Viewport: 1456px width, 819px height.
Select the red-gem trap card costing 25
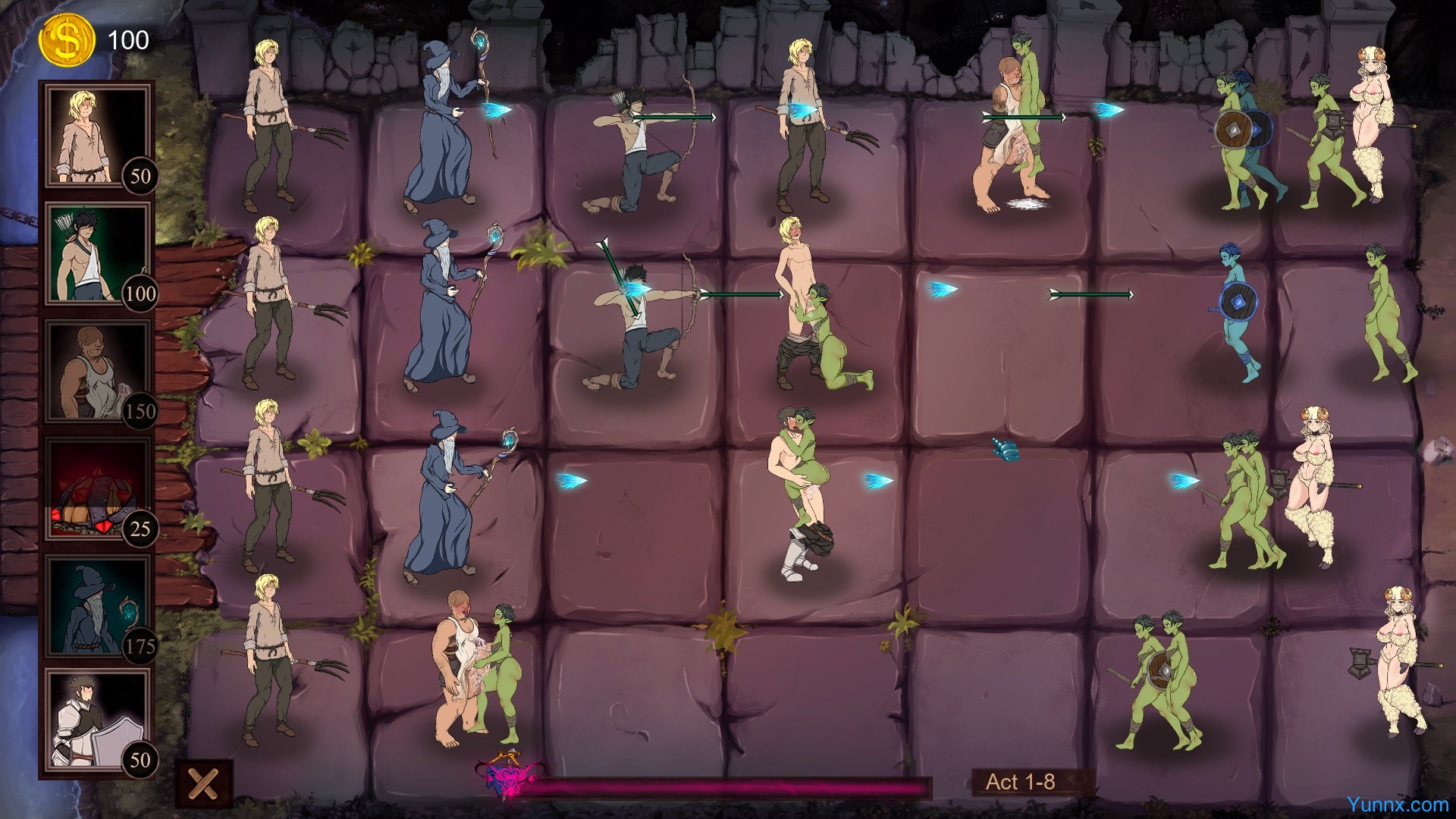coord(97,488)
